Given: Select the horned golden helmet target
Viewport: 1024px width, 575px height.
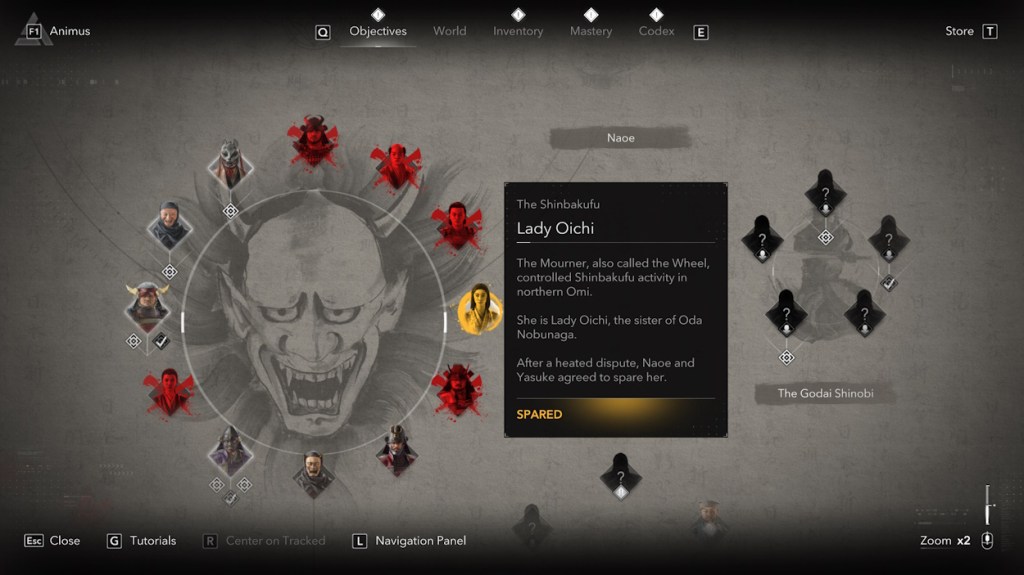Looking at the screenshot, I should [x=147, y=304].
